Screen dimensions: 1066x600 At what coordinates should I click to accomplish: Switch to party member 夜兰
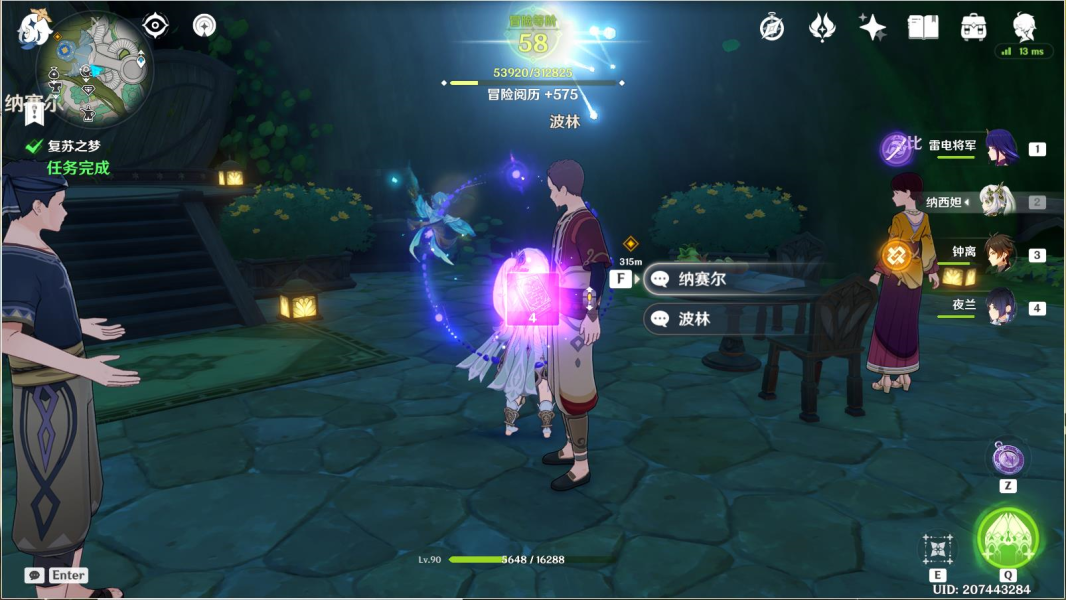point(1000,307)
